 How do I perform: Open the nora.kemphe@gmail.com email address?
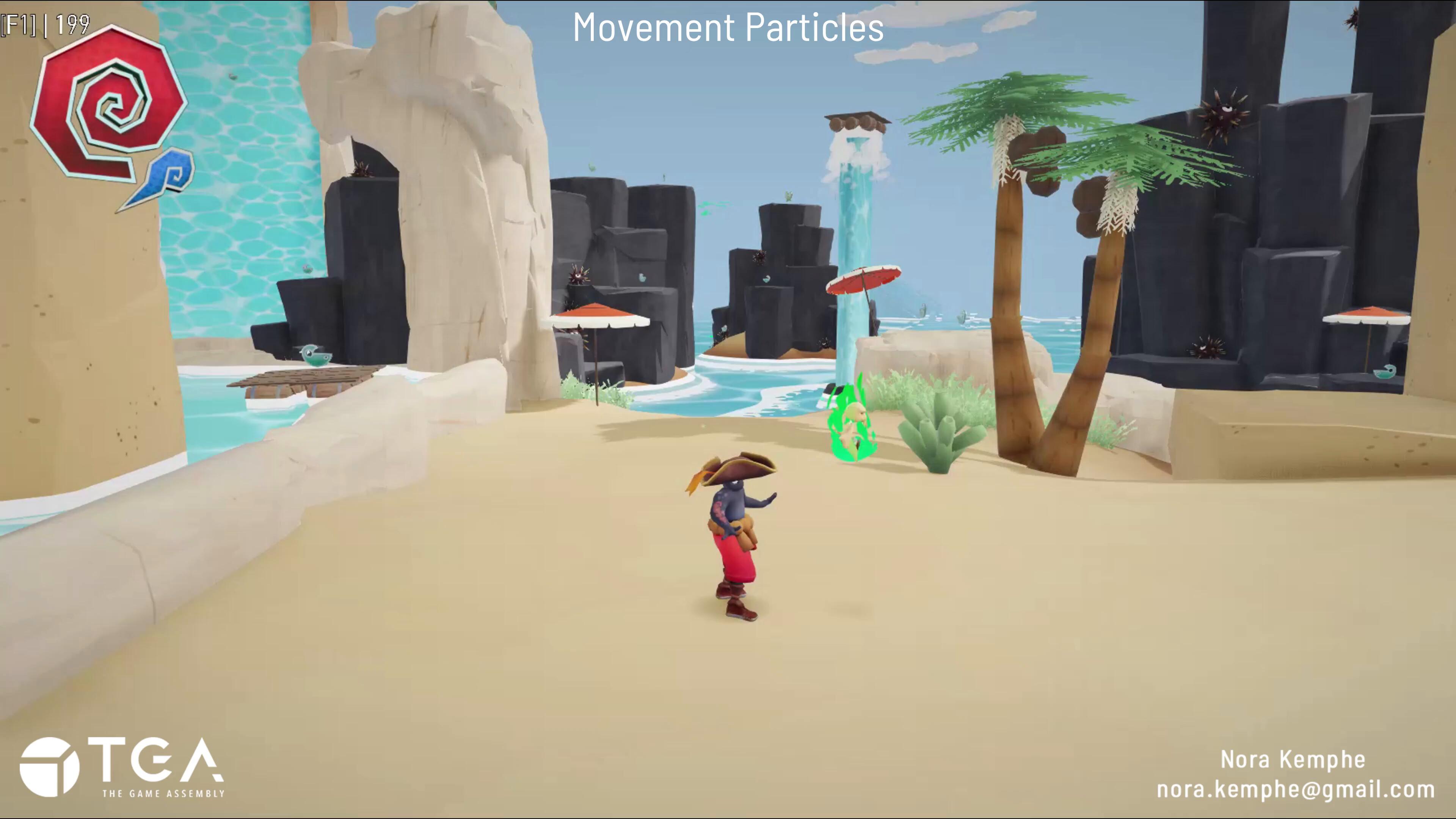click(x=1296, y=789)
